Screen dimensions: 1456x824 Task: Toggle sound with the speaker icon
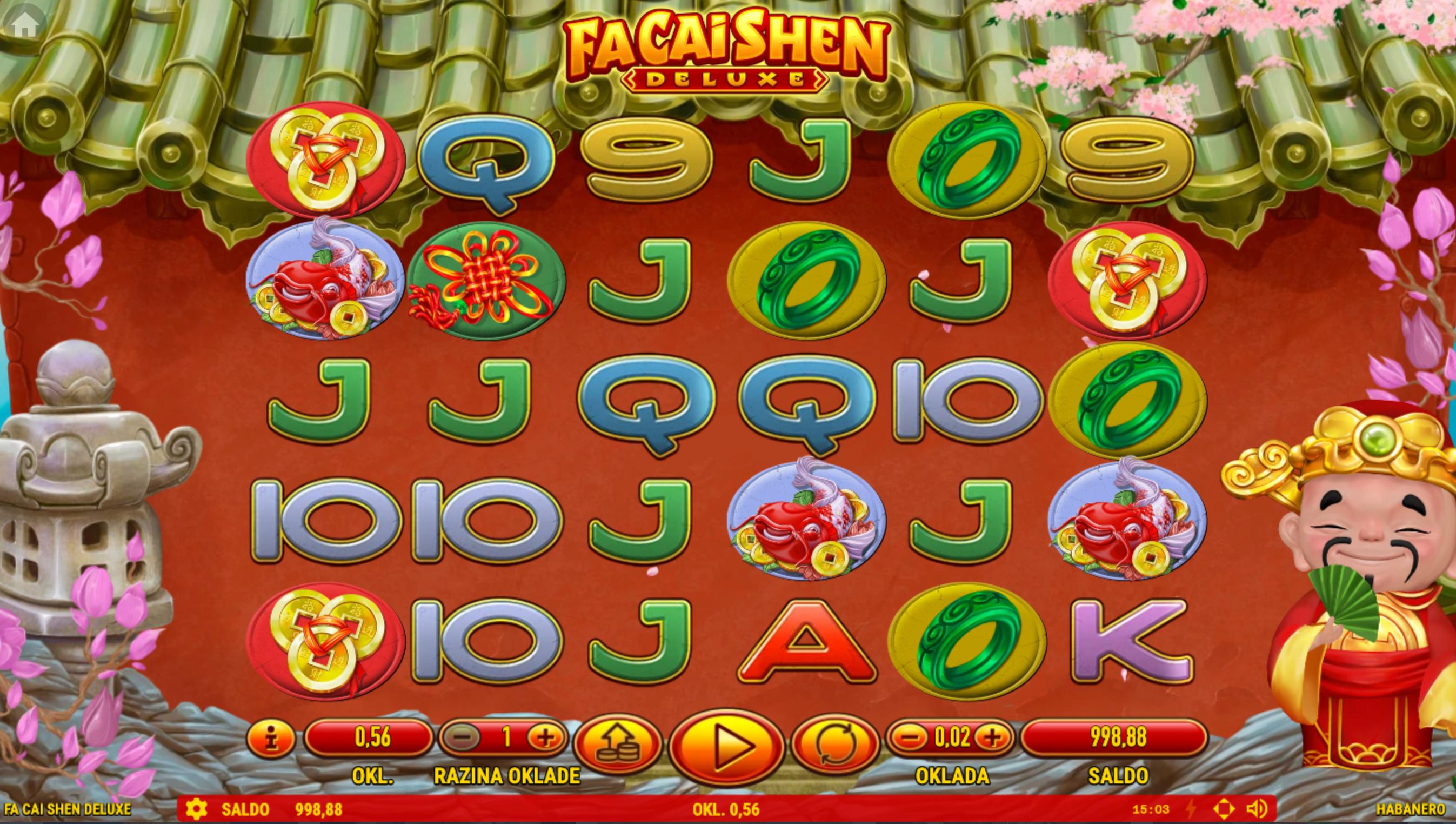coord(1257,809)
